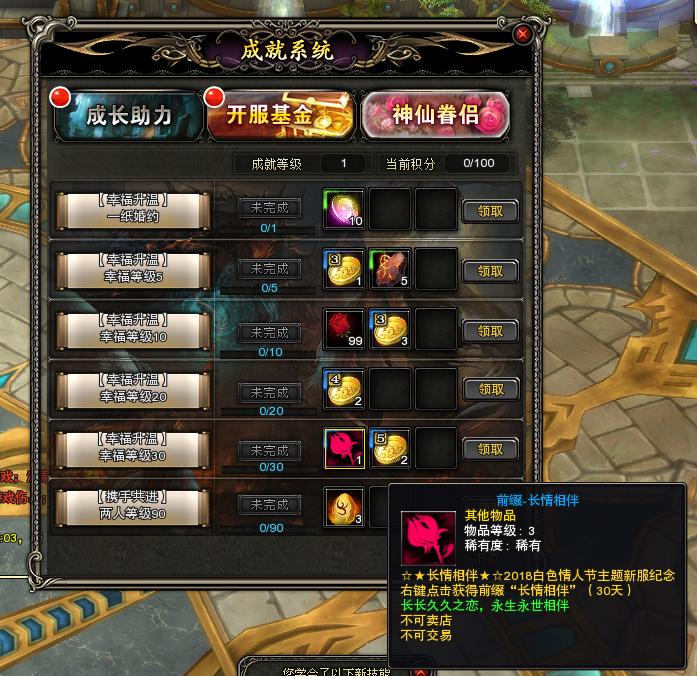The width and height of the screenshot is (697, 676).
Task: Select the 长情相伴 rose prefix reward
Action: (344, 449)
